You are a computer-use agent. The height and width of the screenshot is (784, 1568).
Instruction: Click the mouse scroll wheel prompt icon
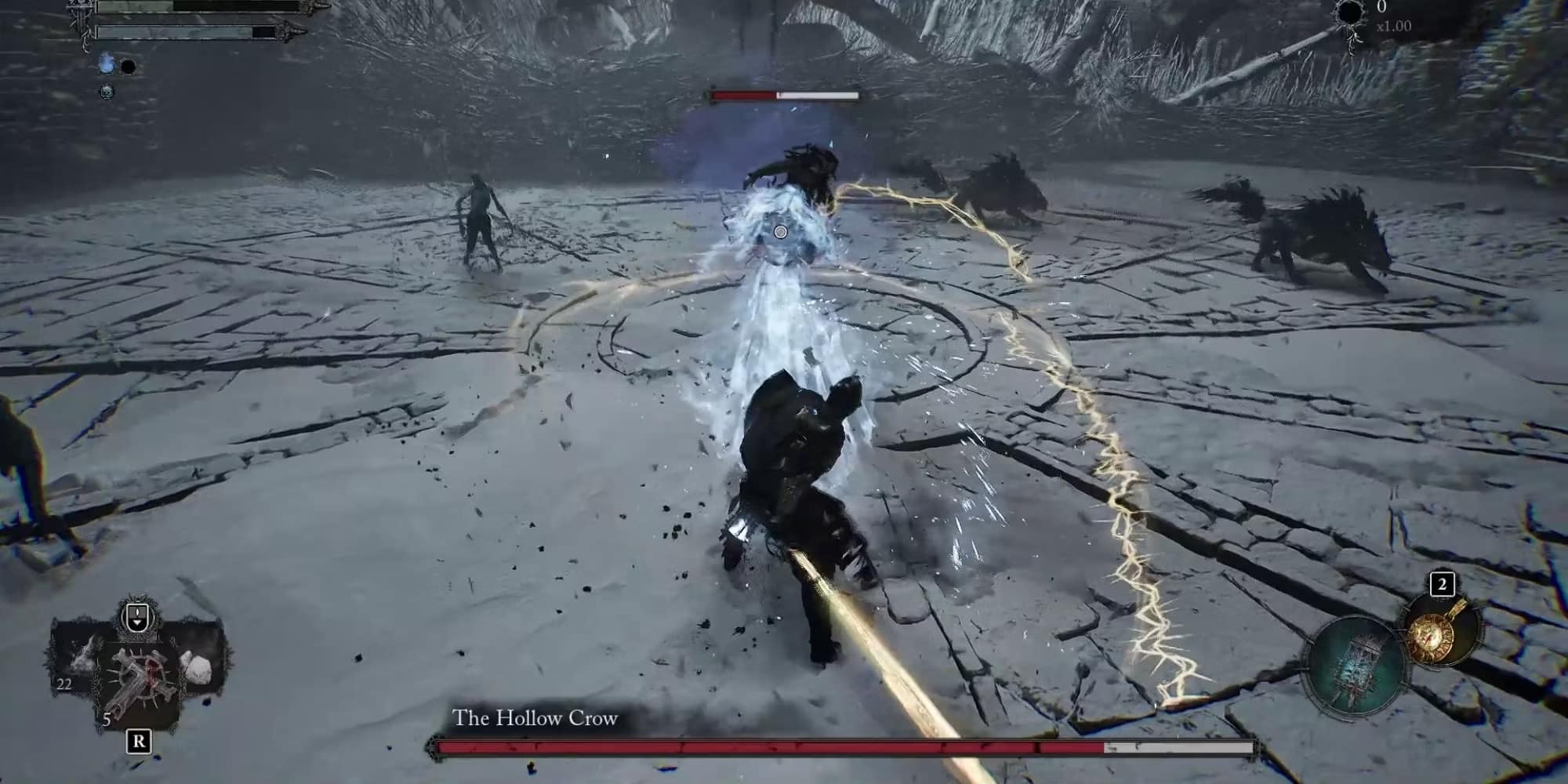[x=136, y=617]
